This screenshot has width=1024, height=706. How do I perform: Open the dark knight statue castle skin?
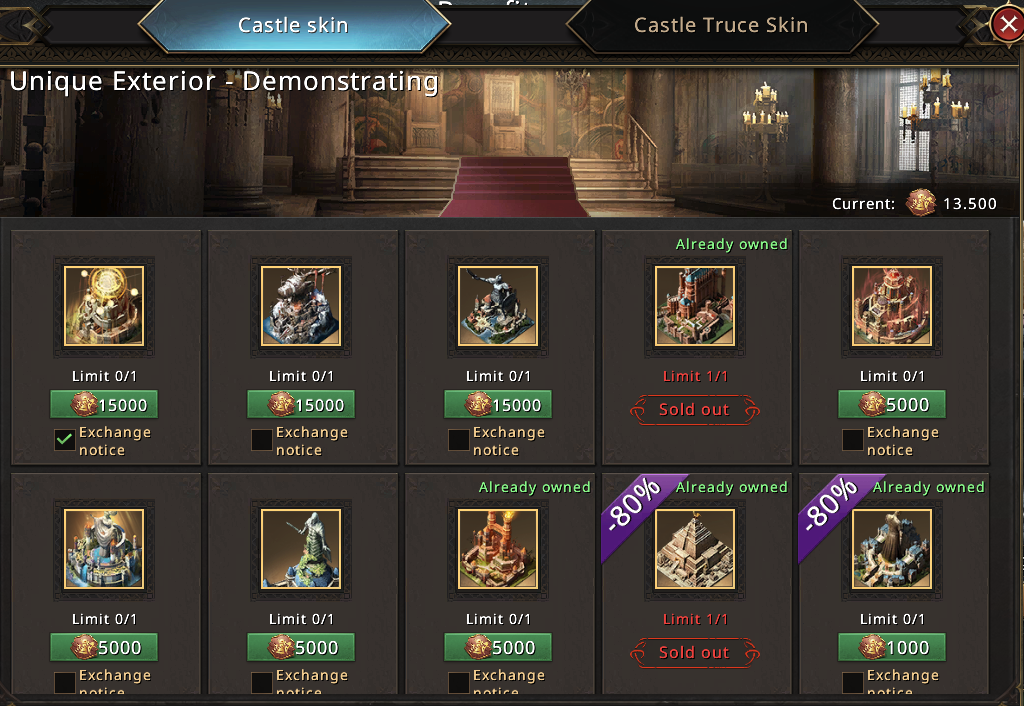498,305
